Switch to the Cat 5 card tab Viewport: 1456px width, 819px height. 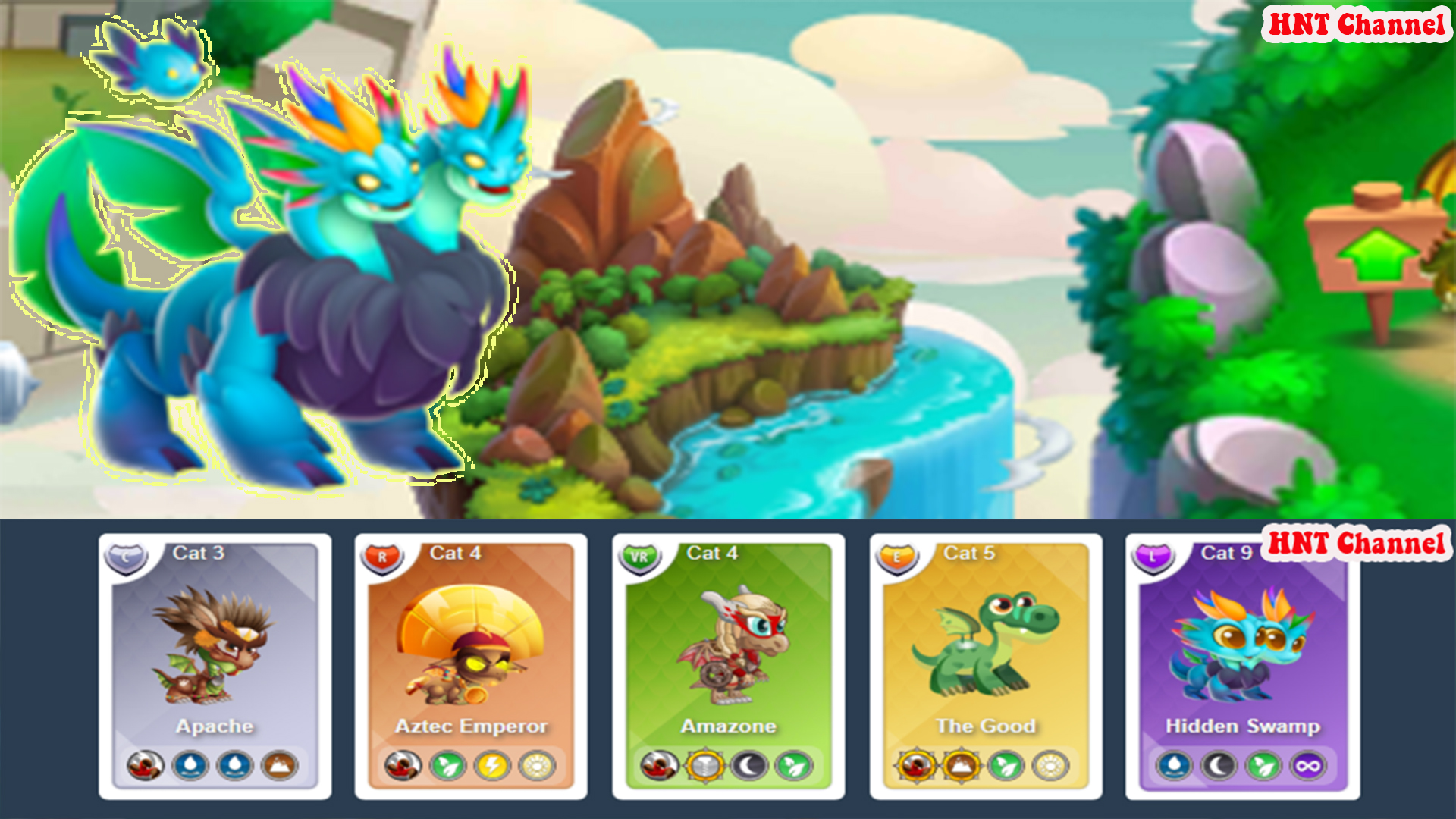click(x=968, y=554)
